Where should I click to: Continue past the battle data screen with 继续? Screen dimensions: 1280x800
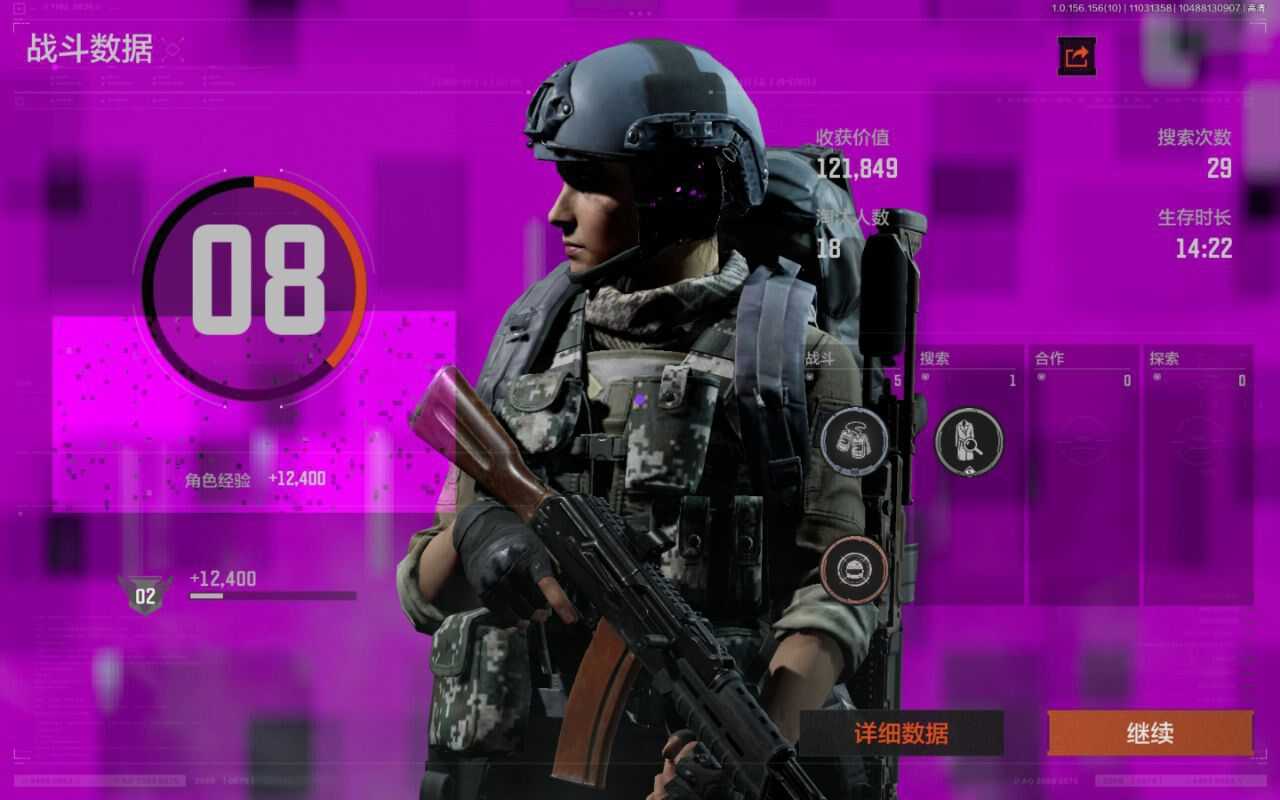click(x=1150, y=733)
